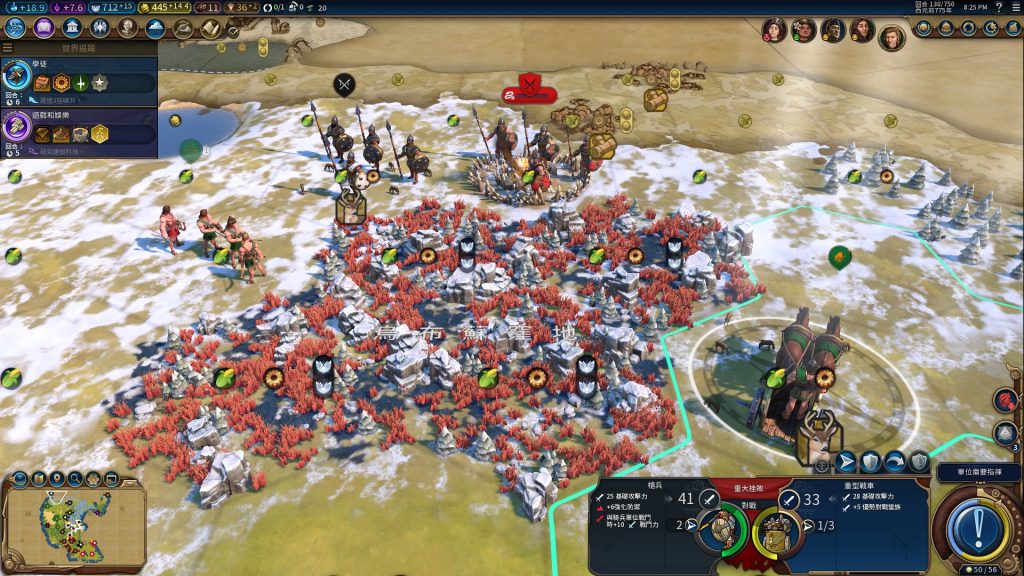Show the world climate cloud screen
Screen dimensions: 1024x576
[x=155, y=28]
